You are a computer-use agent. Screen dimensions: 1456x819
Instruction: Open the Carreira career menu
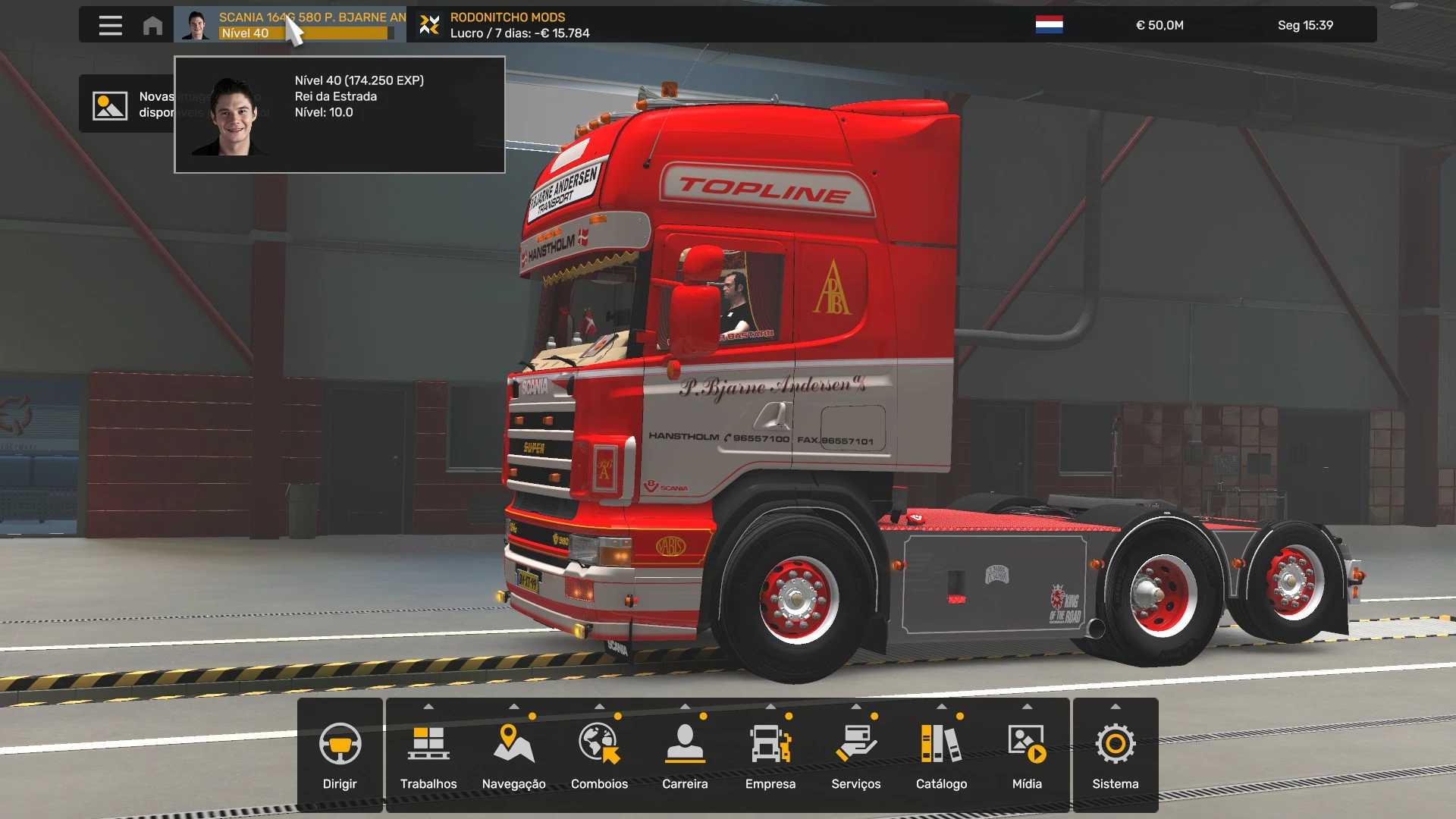[x=685, y=755]
